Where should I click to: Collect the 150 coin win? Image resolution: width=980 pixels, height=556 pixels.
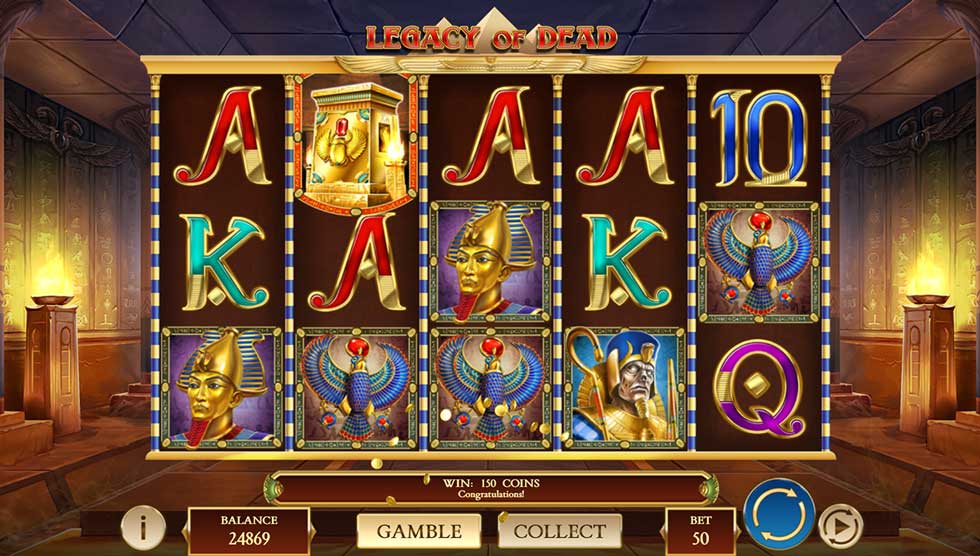click(x=560, y=531)
